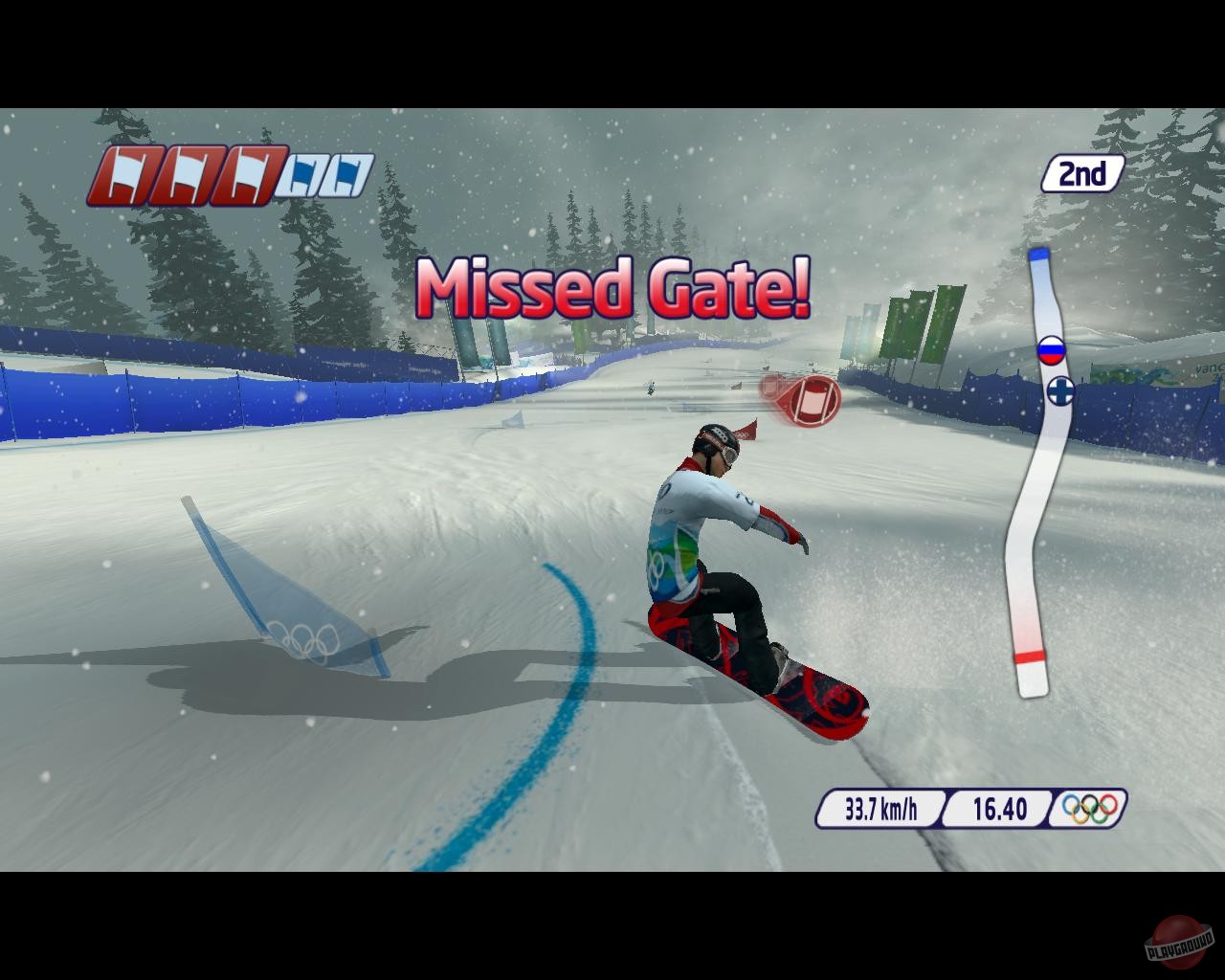Open the speed display panel

coord(880,810)
